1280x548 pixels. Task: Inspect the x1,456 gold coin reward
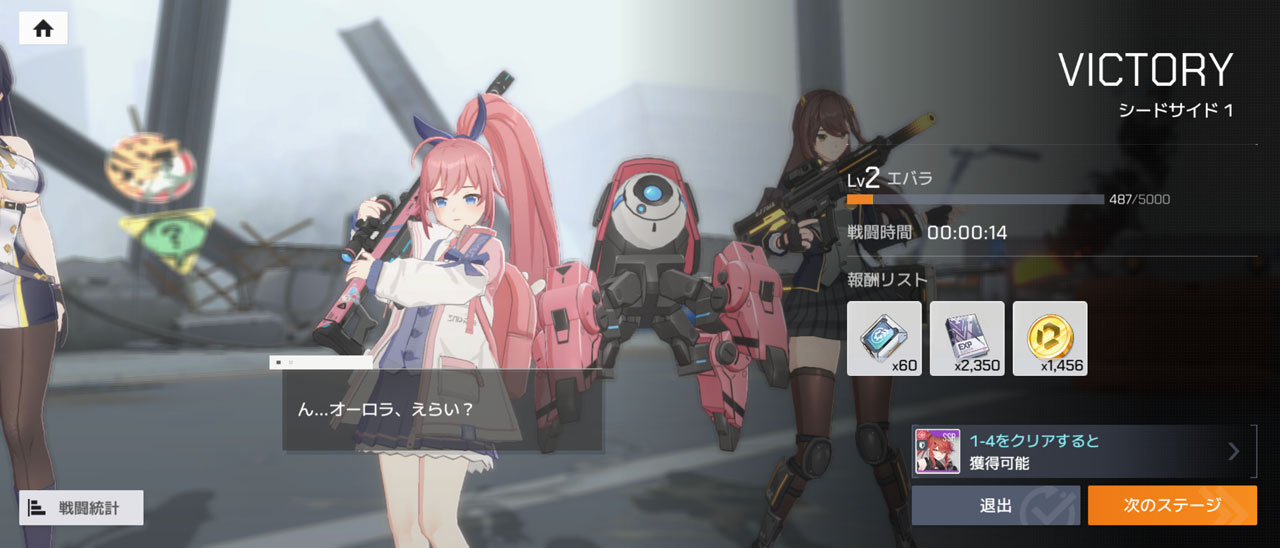(1050, 338)
